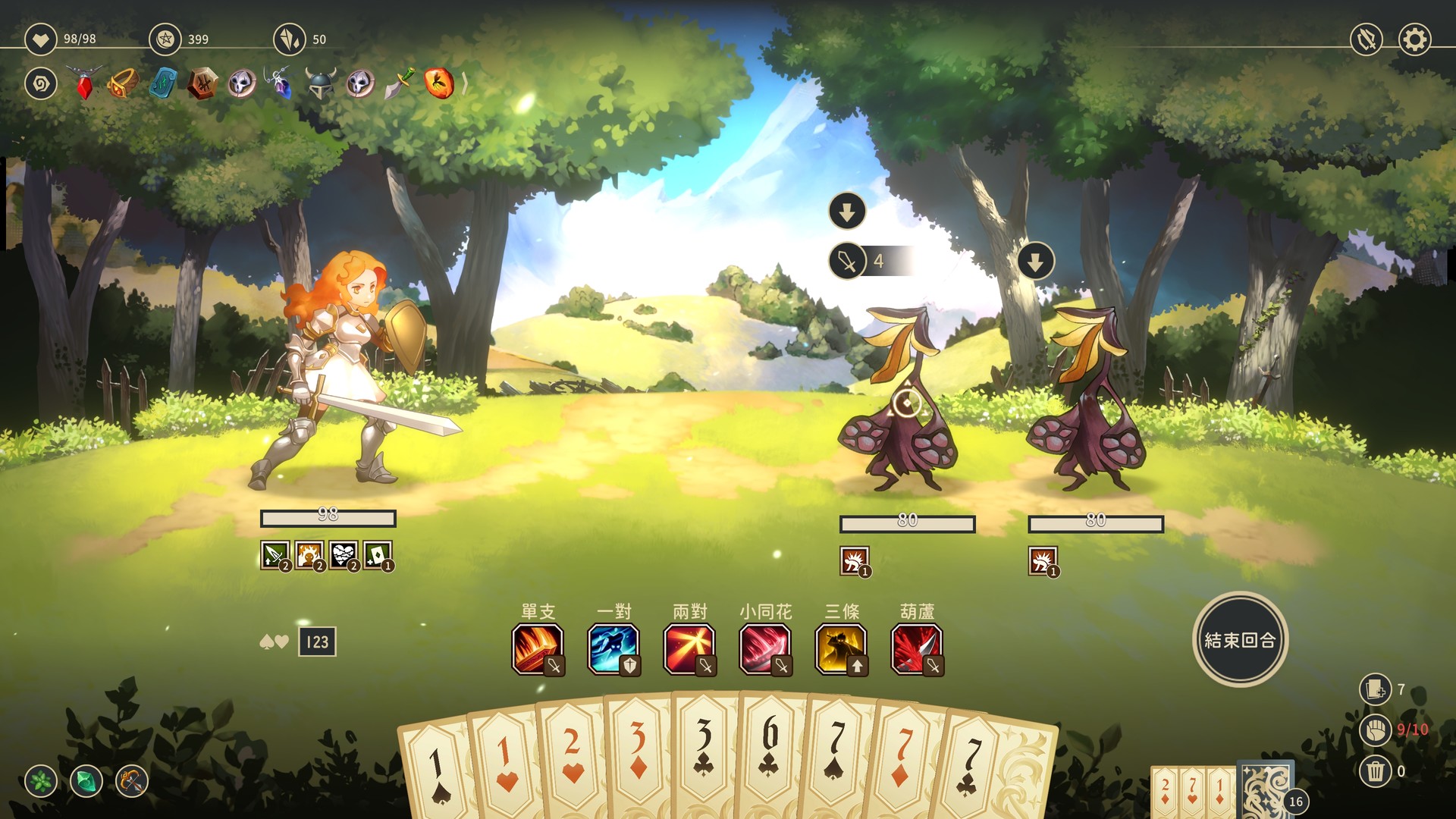The width and height of the screenshot is (1456, 819).
Task: Expand the right enemy's intent arrow
Action: (x=1036, y=262)
